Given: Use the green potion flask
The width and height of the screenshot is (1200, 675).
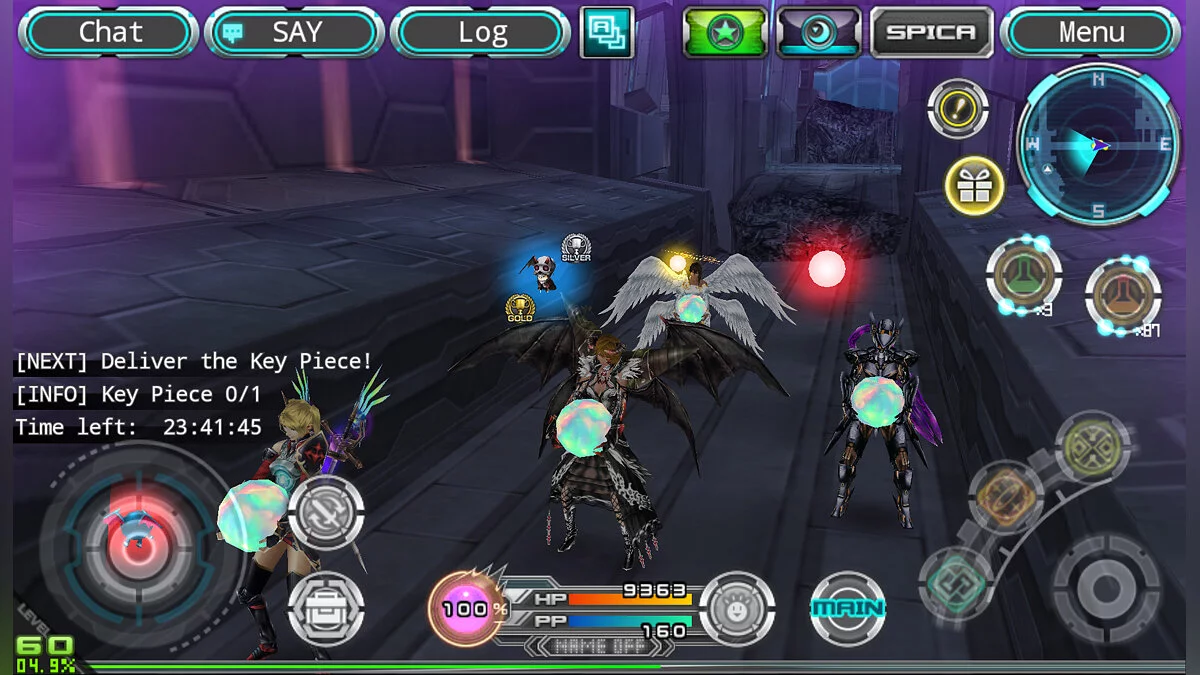Looking at the screenshot, I should click(x=1023, y=275).
